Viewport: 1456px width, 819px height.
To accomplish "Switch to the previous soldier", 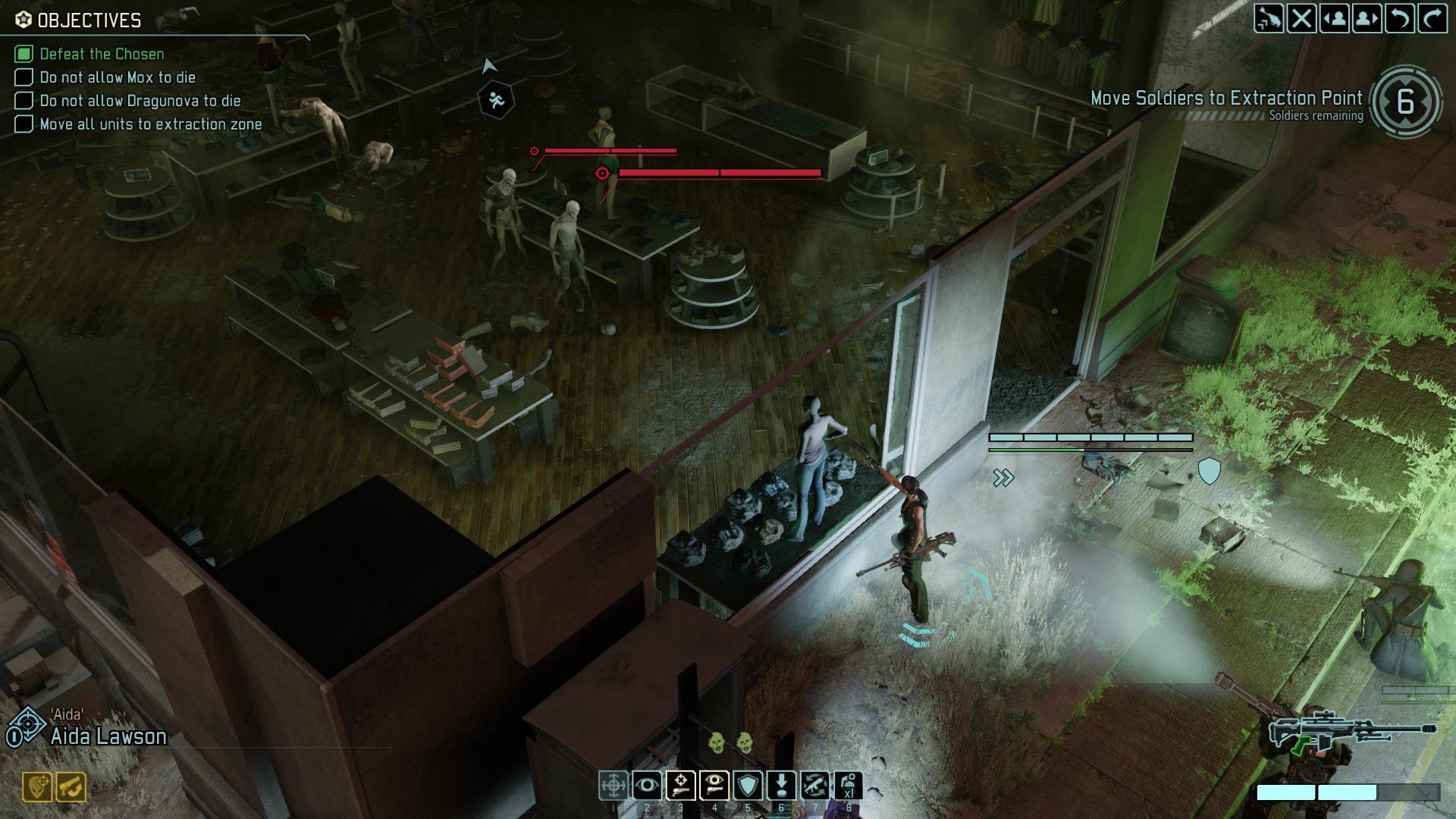I will [x=1334, y=18].
